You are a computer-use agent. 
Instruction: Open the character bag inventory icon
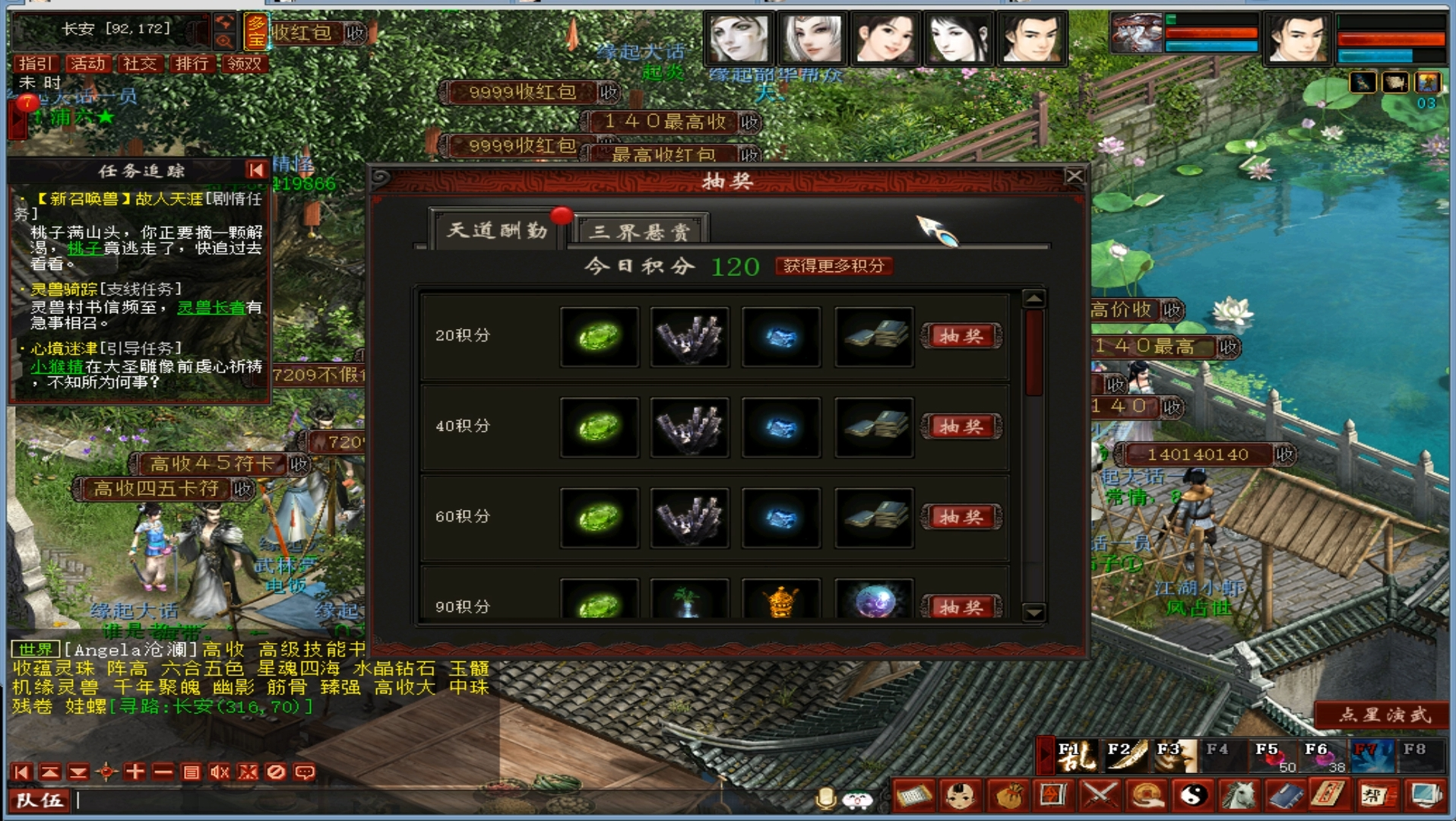1006,796
